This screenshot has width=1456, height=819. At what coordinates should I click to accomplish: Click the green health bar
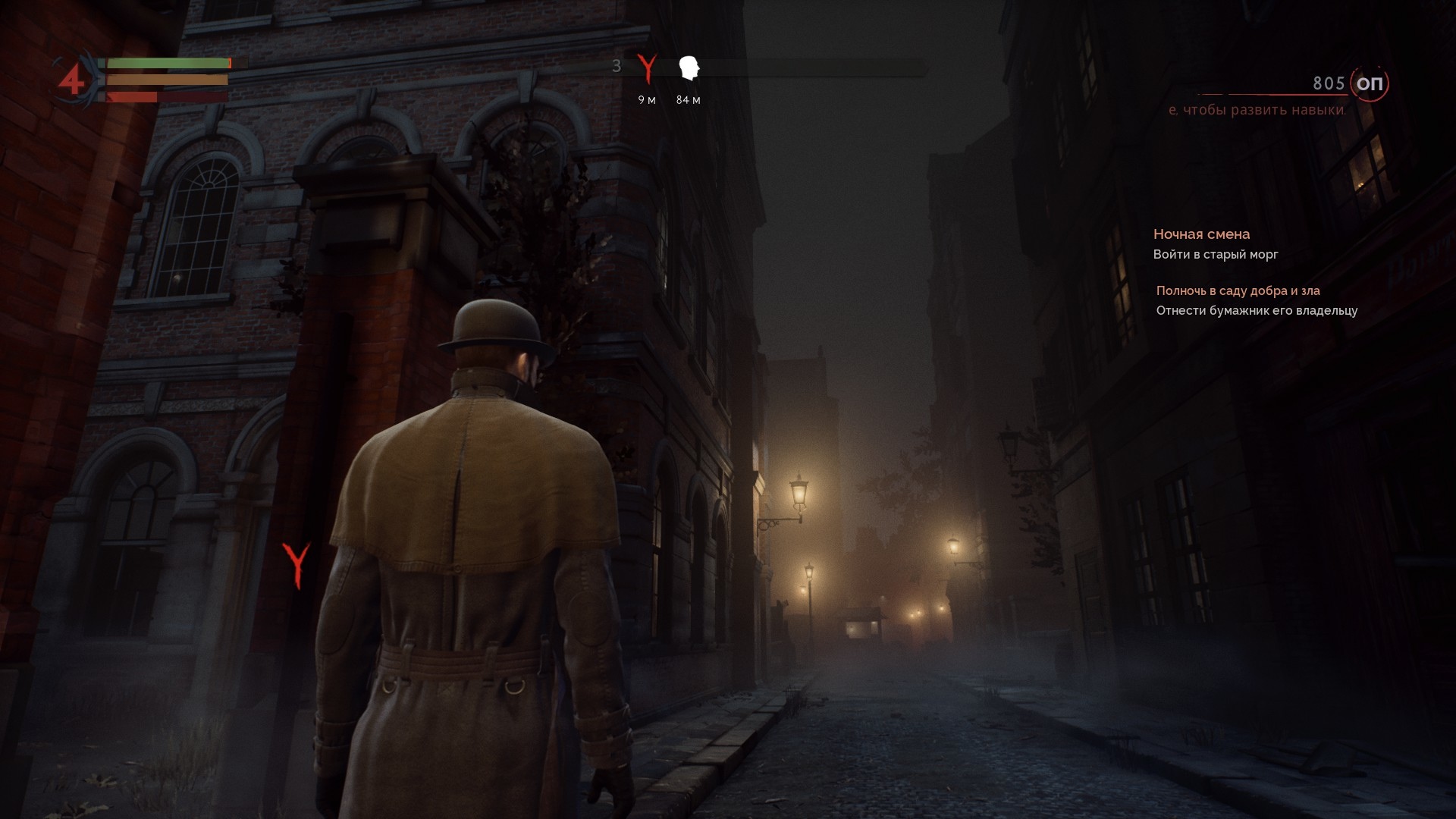167,63
